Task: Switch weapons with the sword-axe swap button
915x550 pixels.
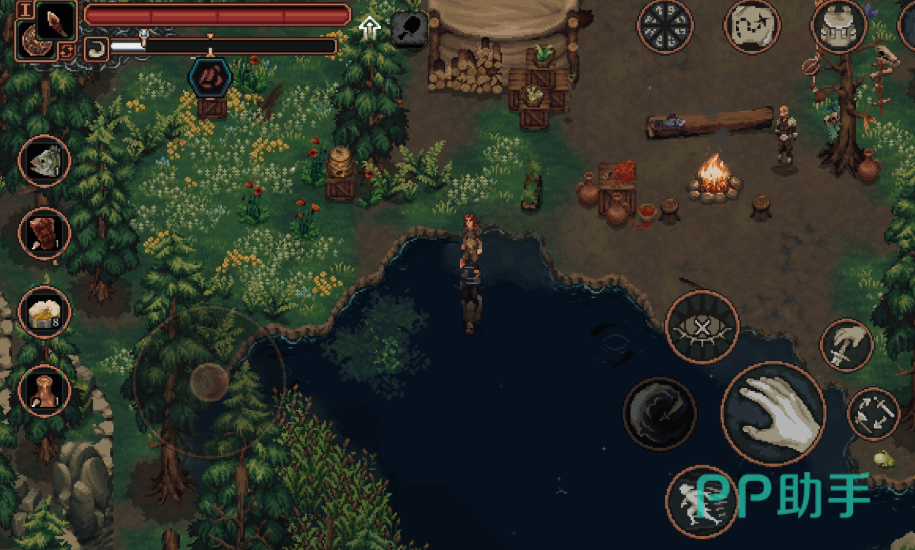Action: [x=872, y=413]
